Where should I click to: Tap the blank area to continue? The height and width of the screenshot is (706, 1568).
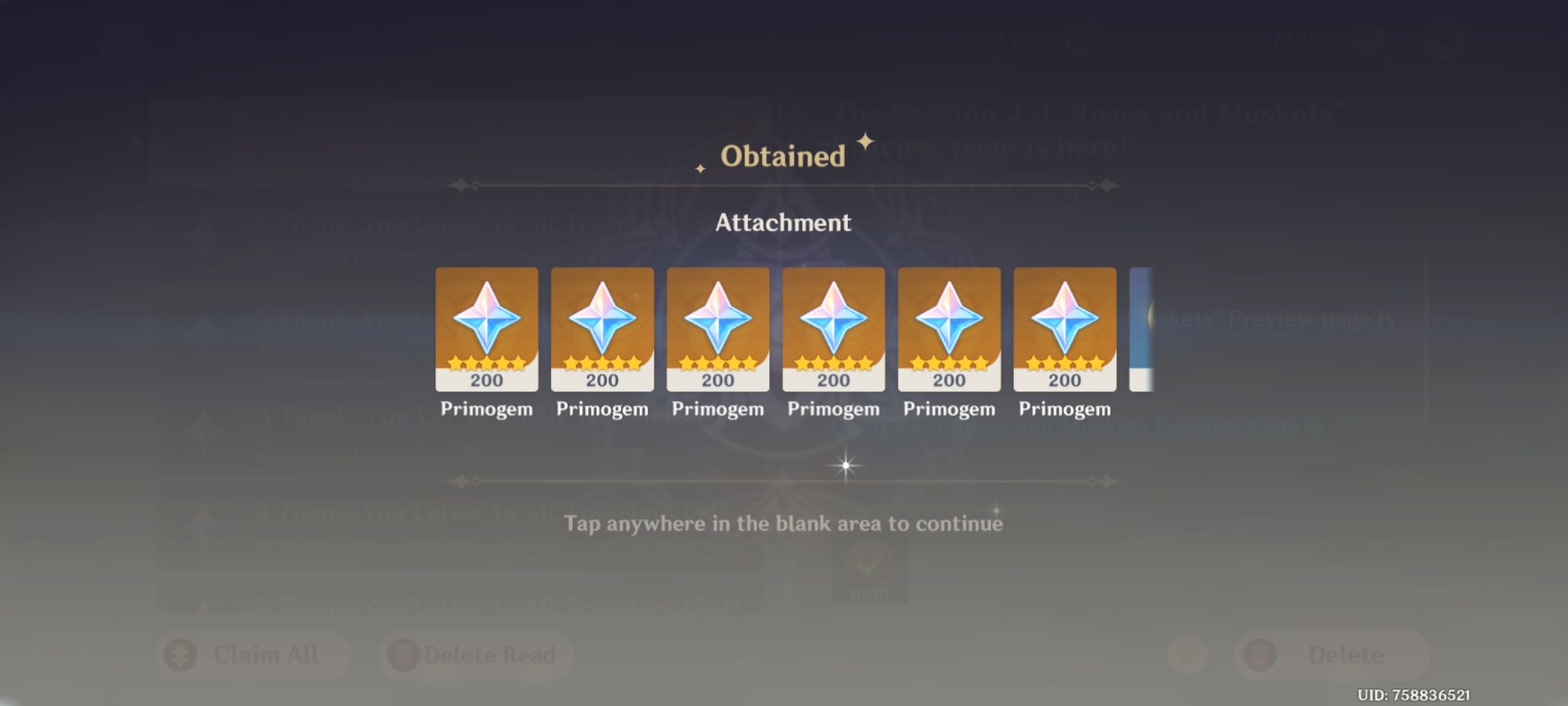click(784, 523)
